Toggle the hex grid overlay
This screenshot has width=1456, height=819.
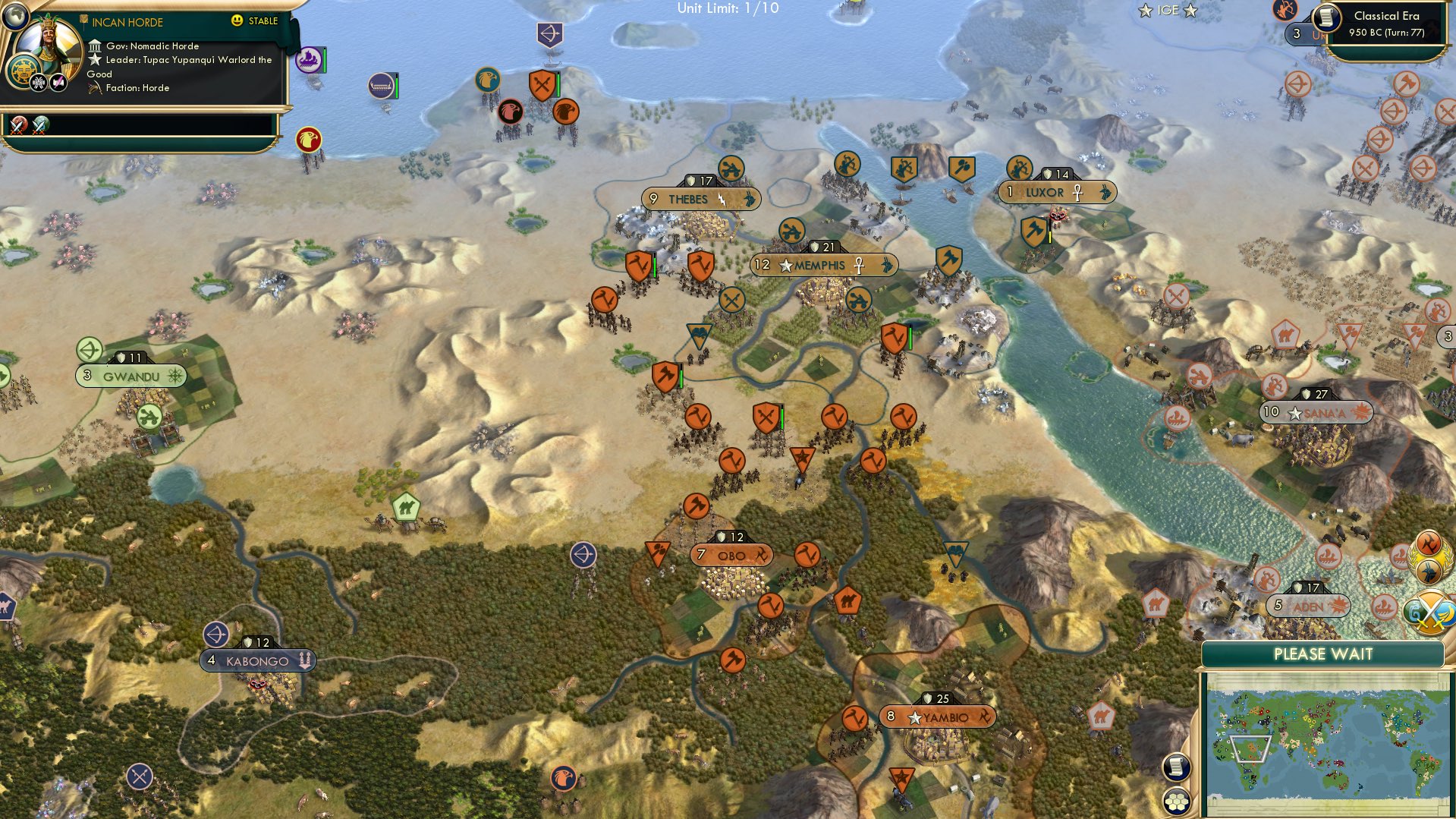(x=1177, y=802)
